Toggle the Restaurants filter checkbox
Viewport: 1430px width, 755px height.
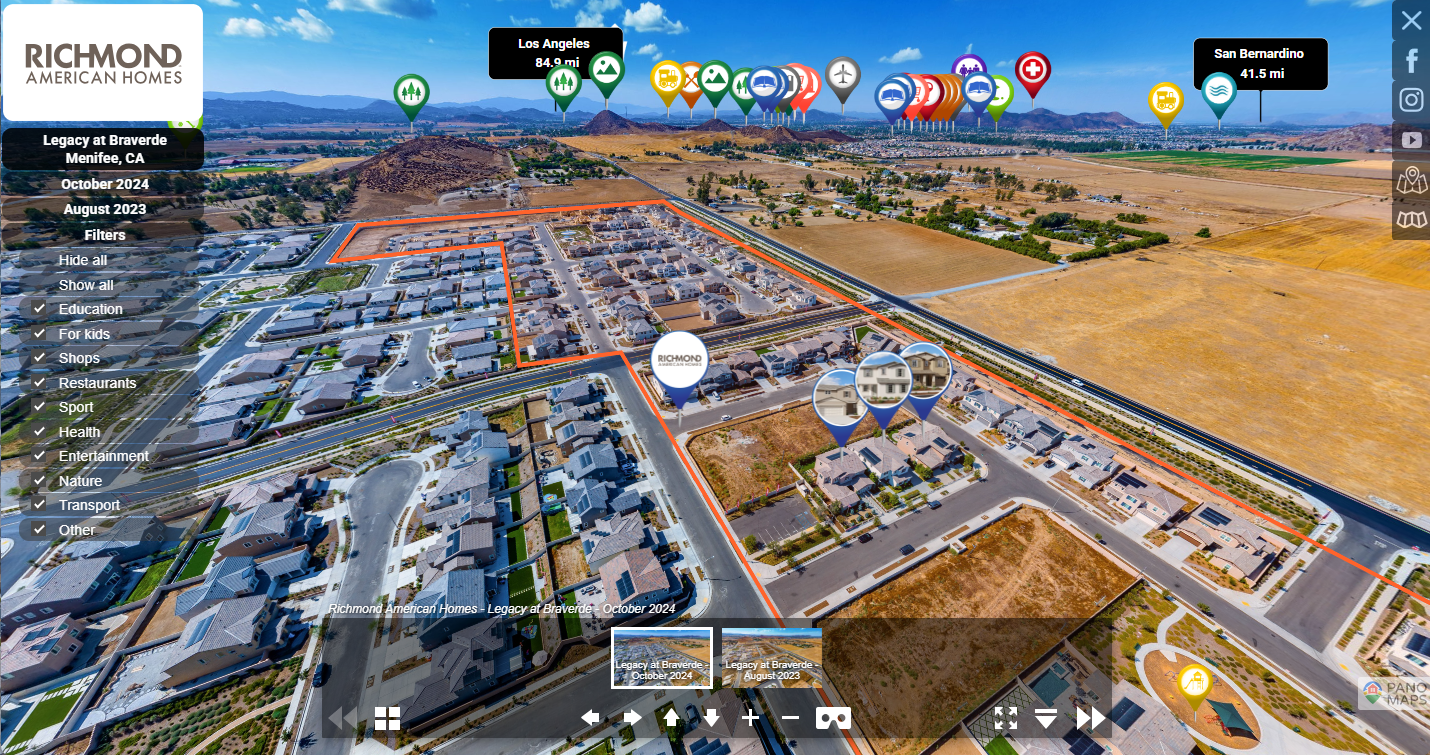coord(40,383)
